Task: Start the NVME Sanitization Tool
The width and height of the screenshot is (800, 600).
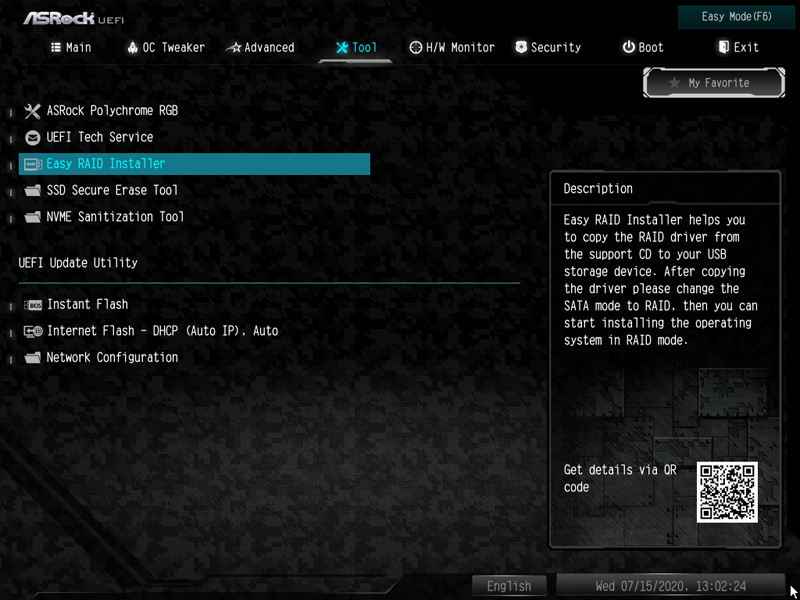Action: pos(115,217)
